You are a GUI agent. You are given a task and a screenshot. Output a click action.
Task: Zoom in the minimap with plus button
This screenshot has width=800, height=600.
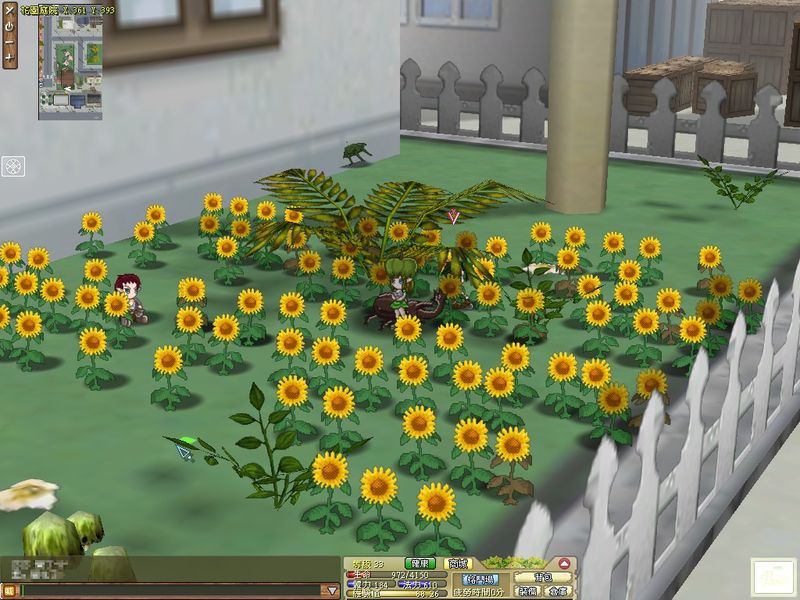(x=9, y=58)
